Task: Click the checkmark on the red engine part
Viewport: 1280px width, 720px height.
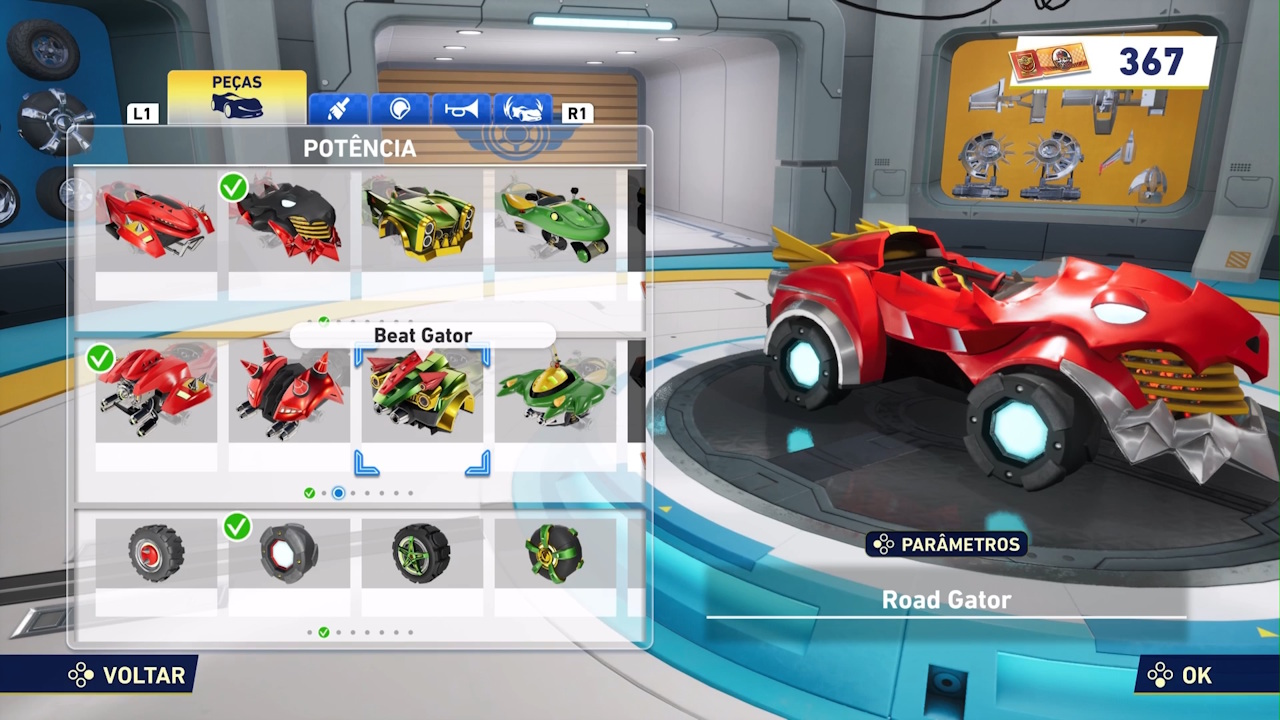Action: coord(100,359)
